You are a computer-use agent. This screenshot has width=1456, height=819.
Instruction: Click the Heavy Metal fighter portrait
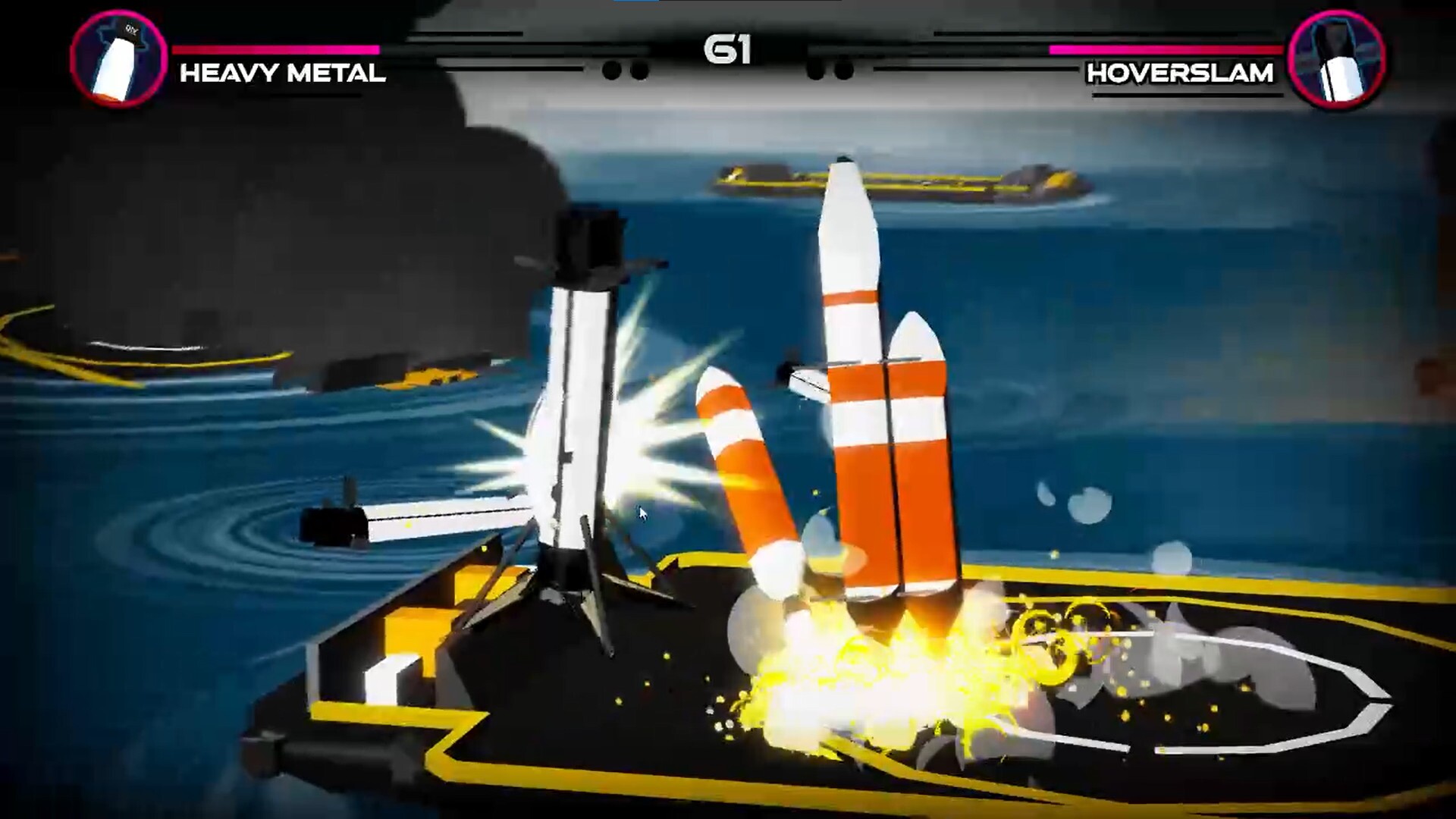[118, 58]
